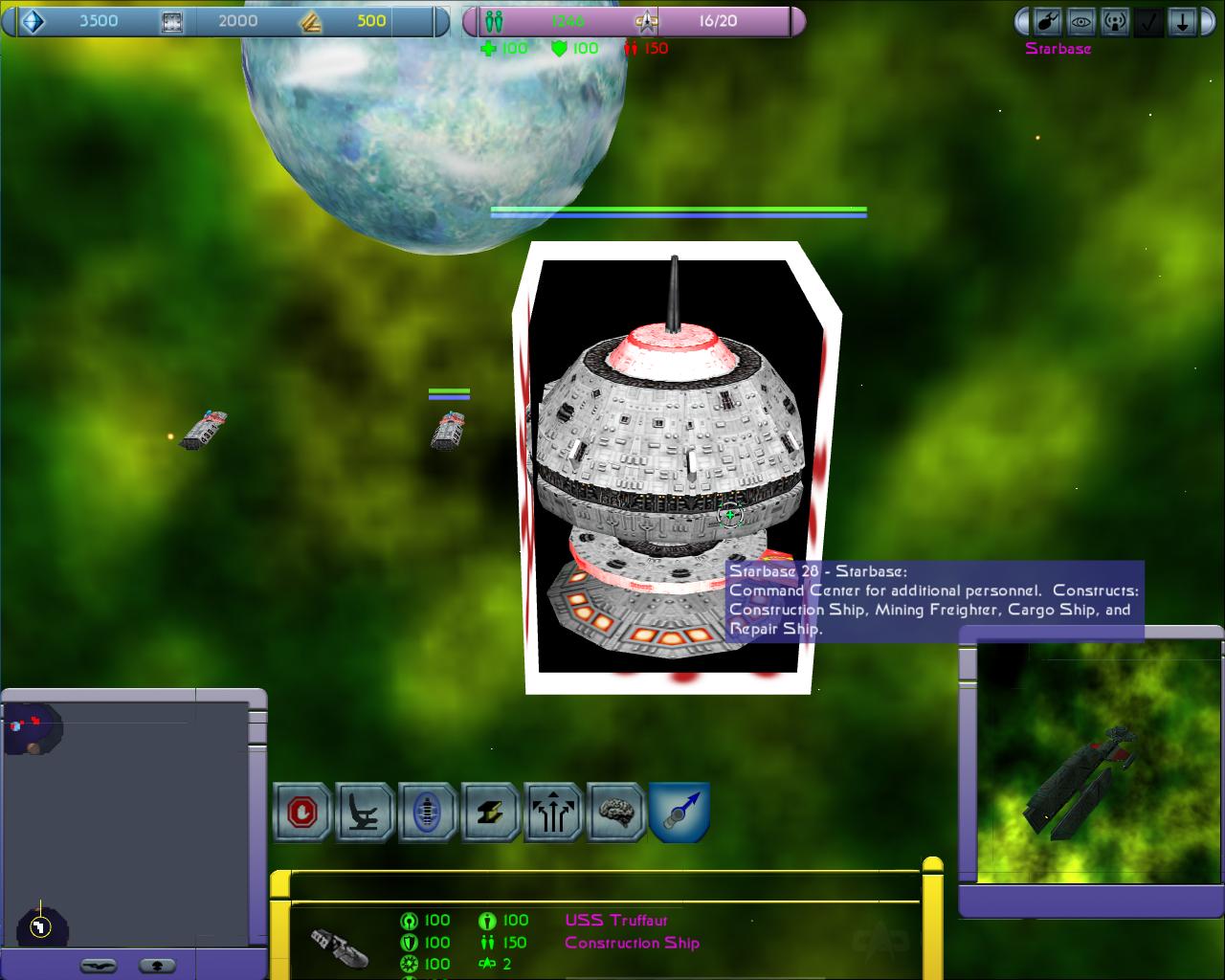Click the down-arrow menu button
1225x980 pixels.
point(1183,21)
